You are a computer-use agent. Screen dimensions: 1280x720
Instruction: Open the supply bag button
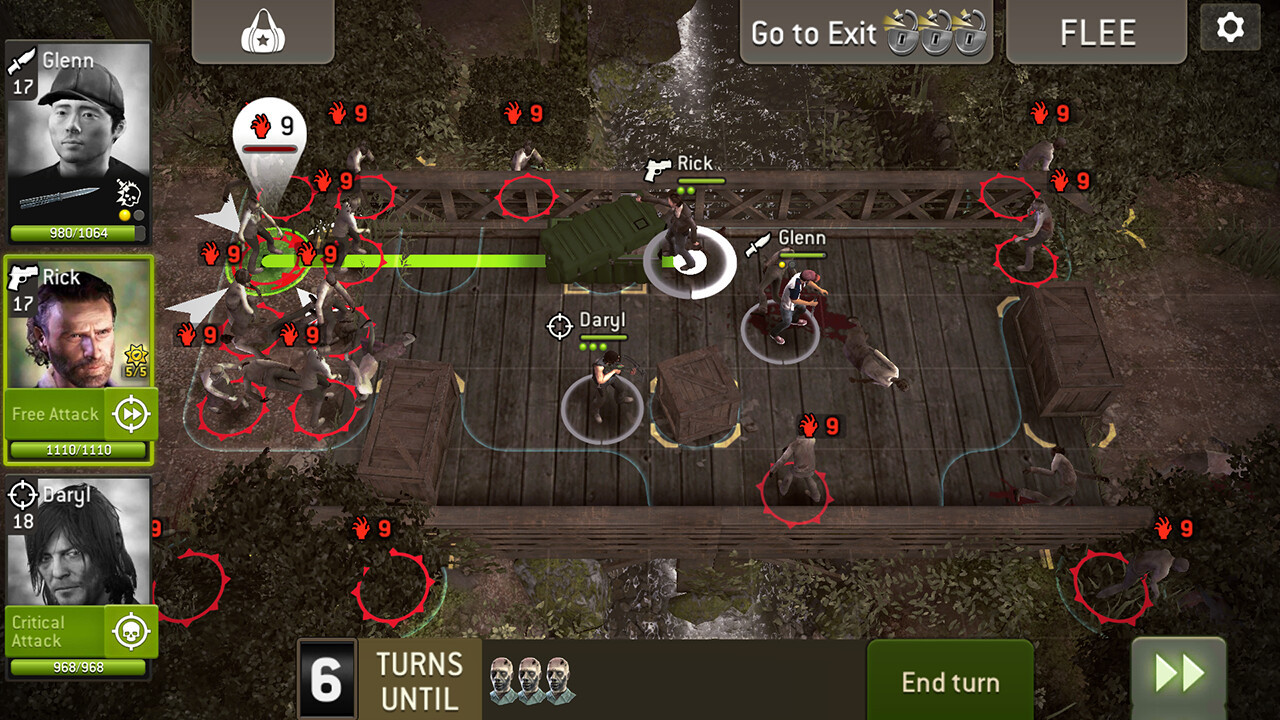[x=262, y=32]
